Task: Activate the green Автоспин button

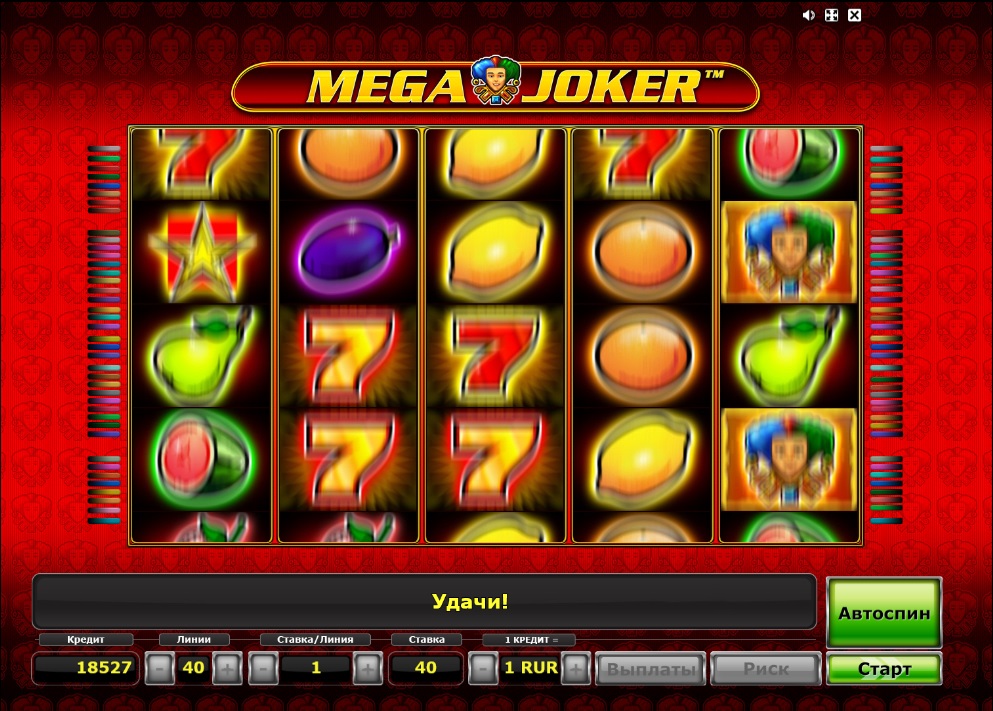Action: 884,612
